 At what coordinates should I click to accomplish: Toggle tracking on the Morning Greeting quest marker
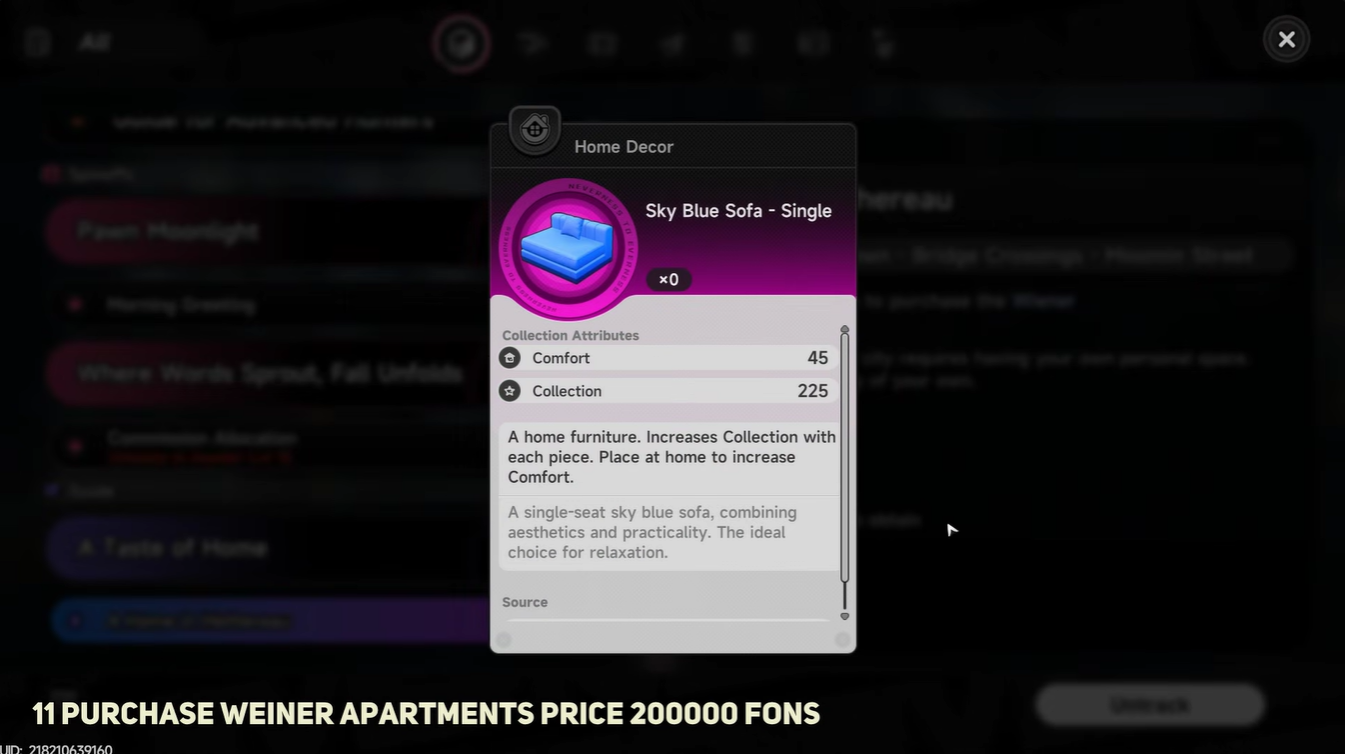[75, 305]
